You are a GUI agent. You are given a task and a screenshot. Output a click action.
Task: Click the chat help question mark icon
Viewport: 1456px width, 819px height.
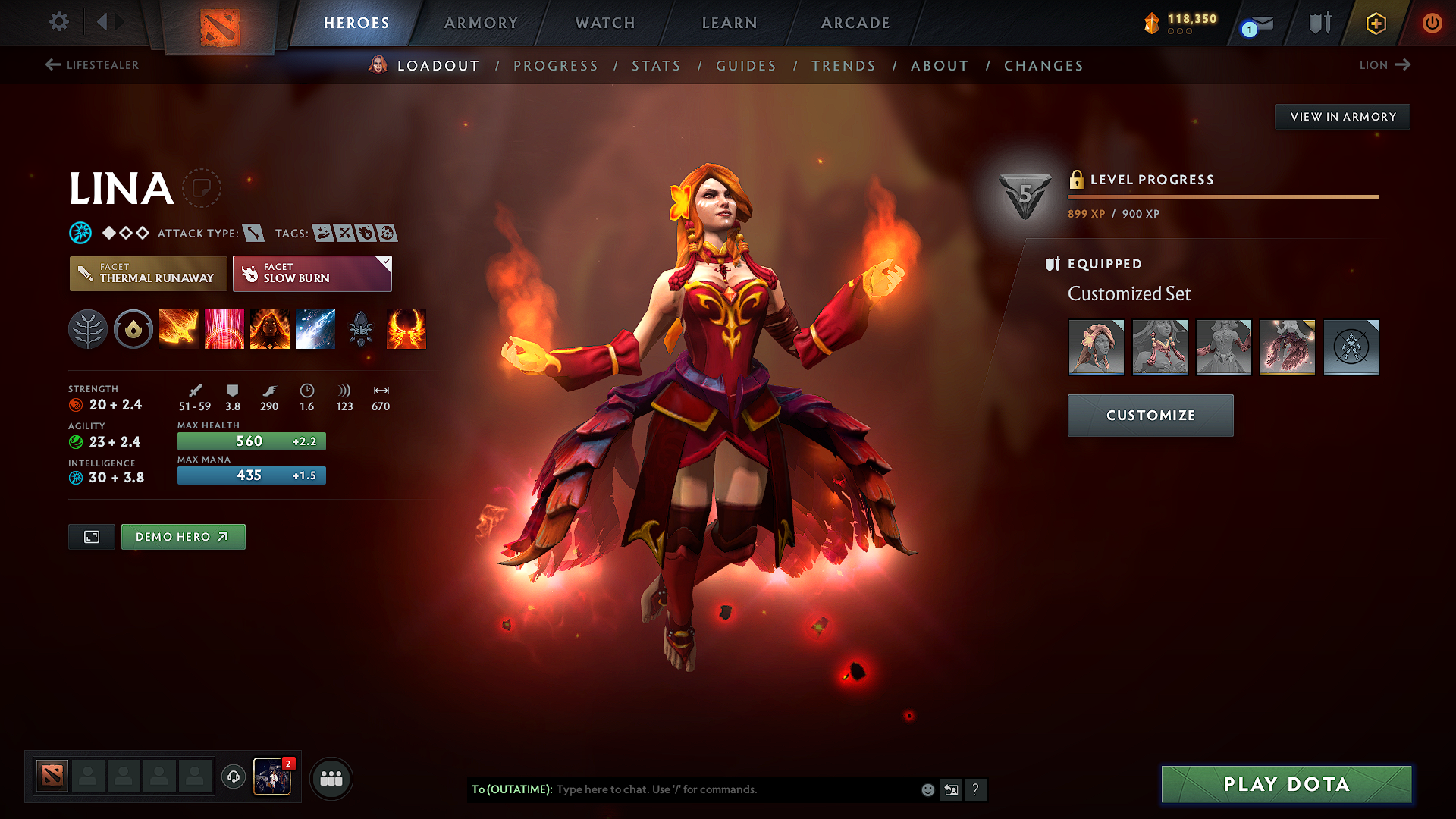tap(977, 789)
